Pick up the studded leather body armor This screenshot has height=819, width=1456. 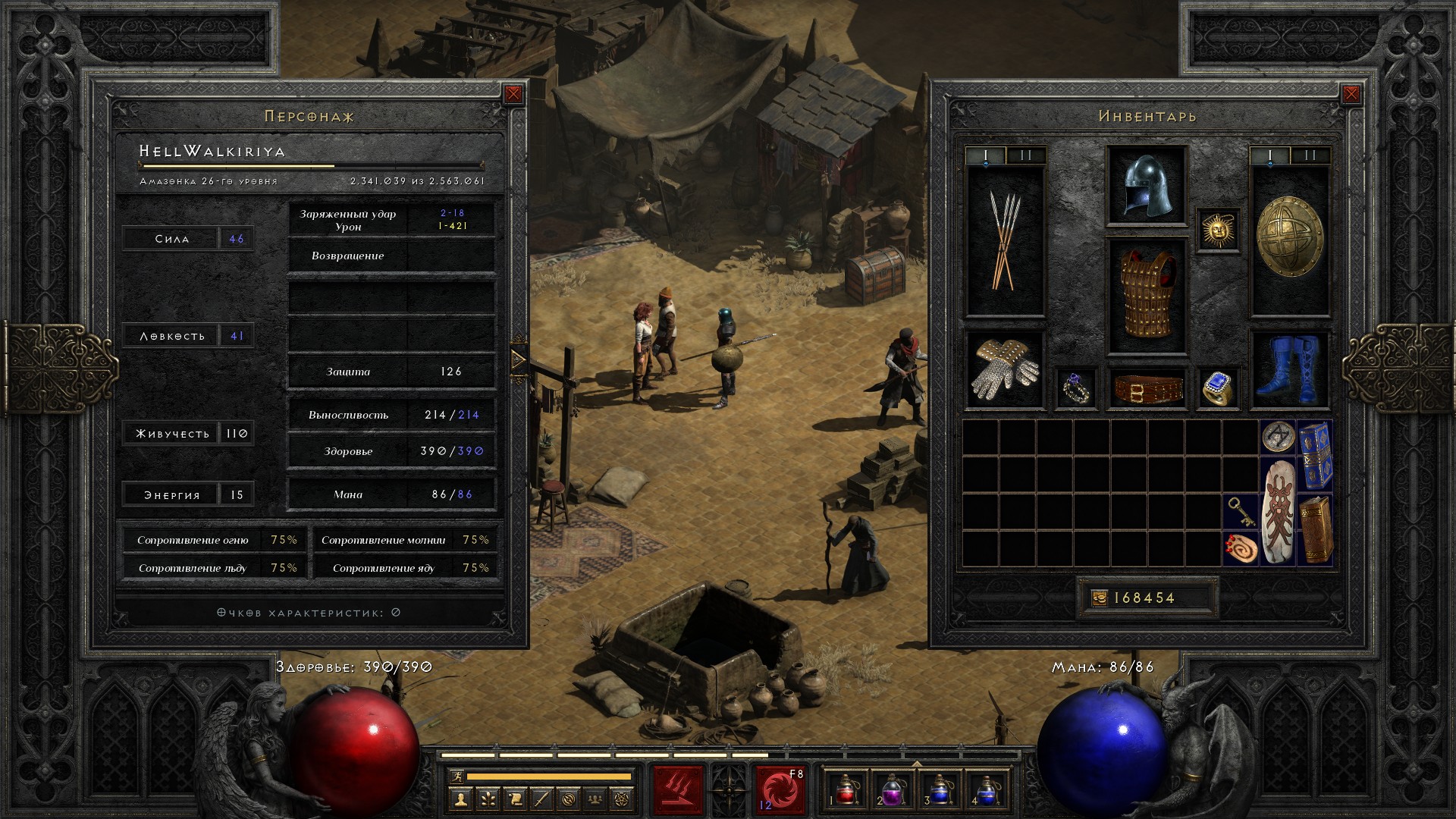(x=1147, y=296)
